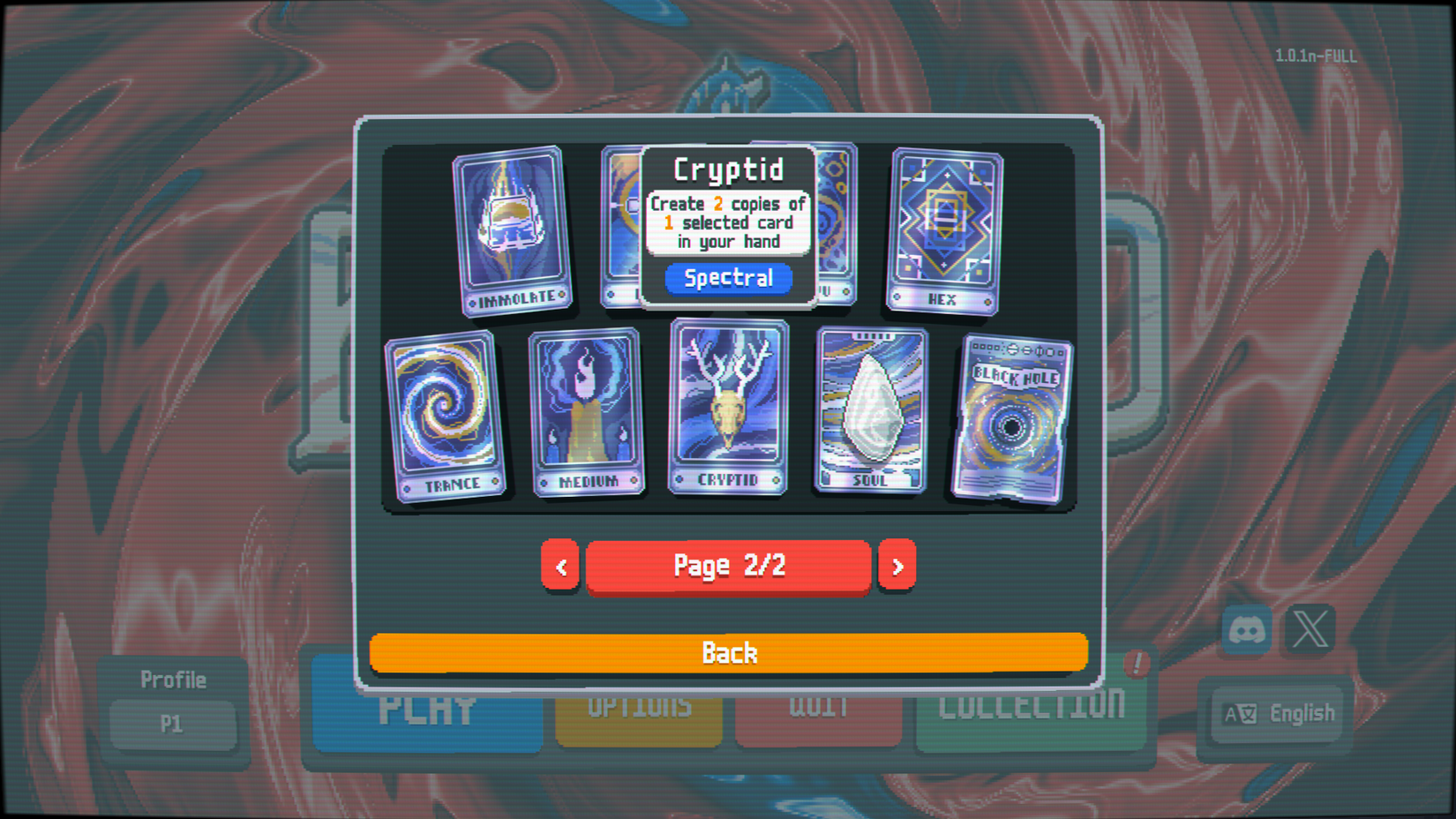
Task: Click the Trance spectral card
Action: point(446,410)
